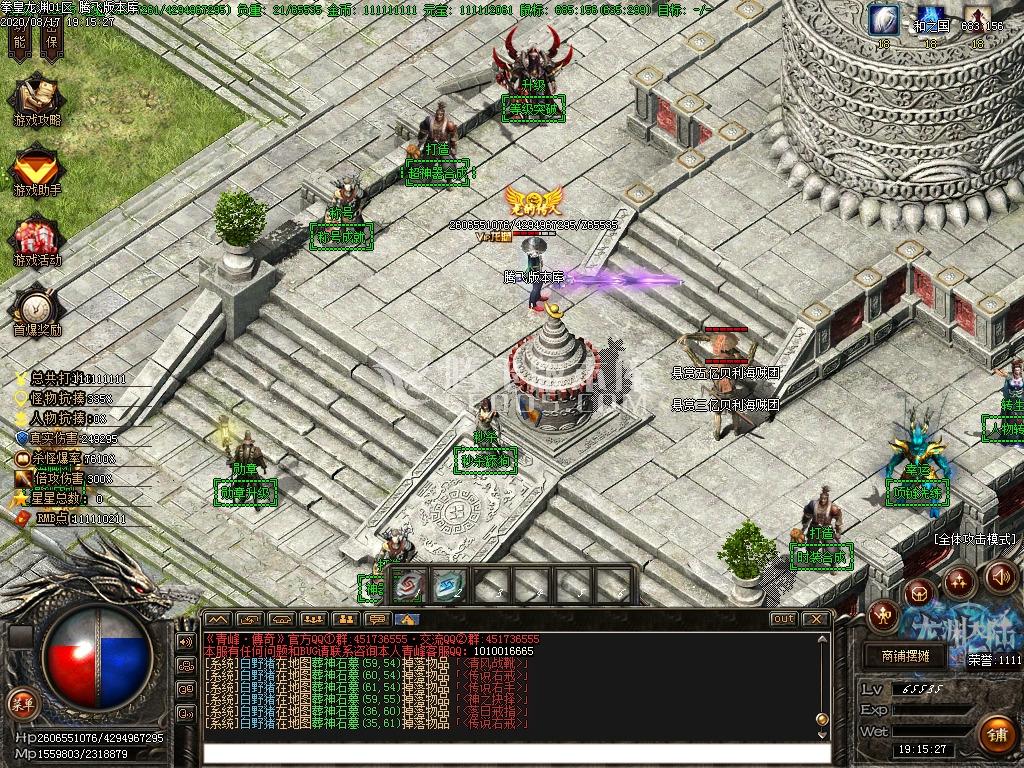Open the 菜单 menu button
Viewport: 1024px width, 768px height.
(x=22, y=703)
